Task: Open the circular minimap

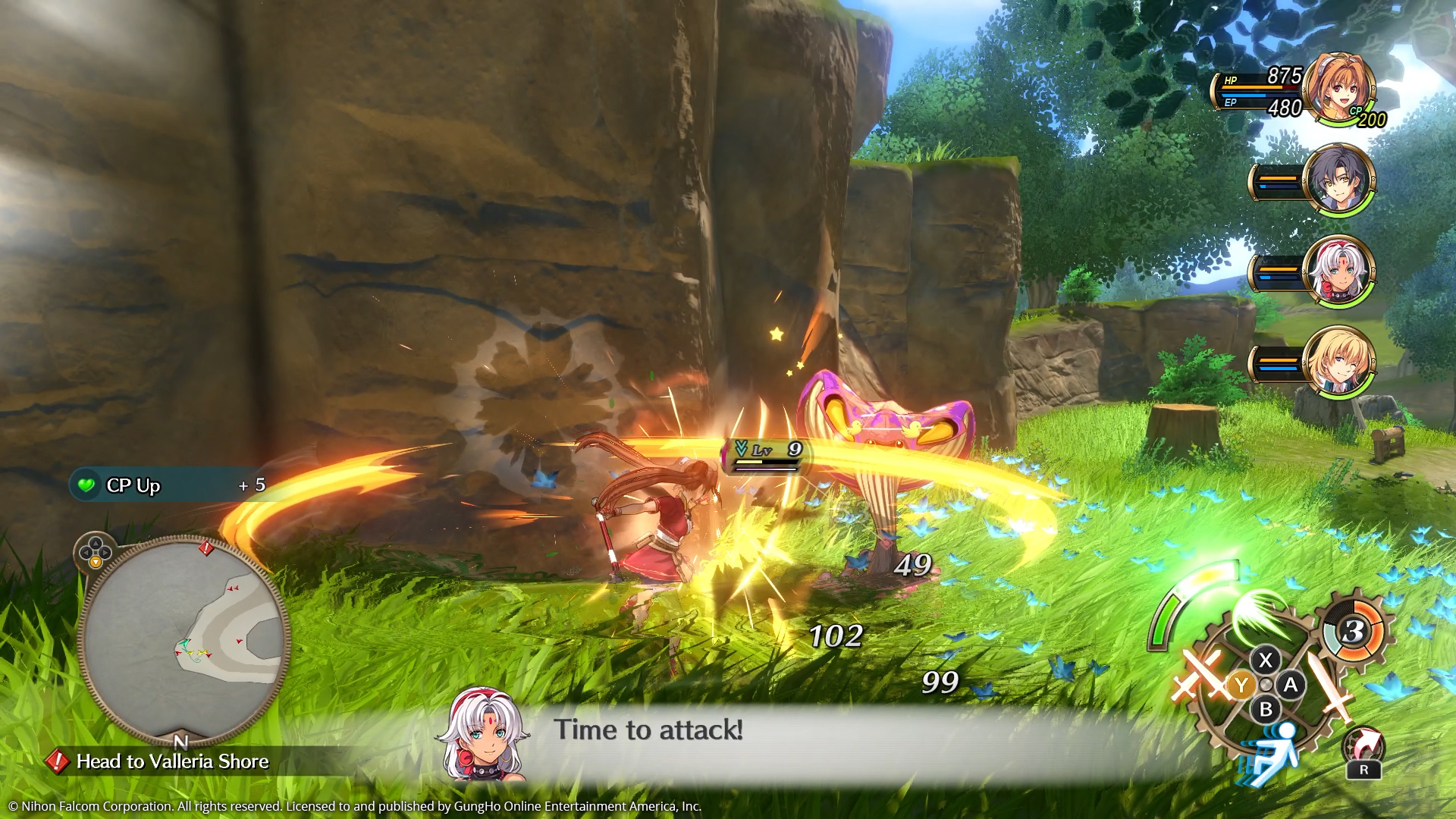Action: point(184,639)
